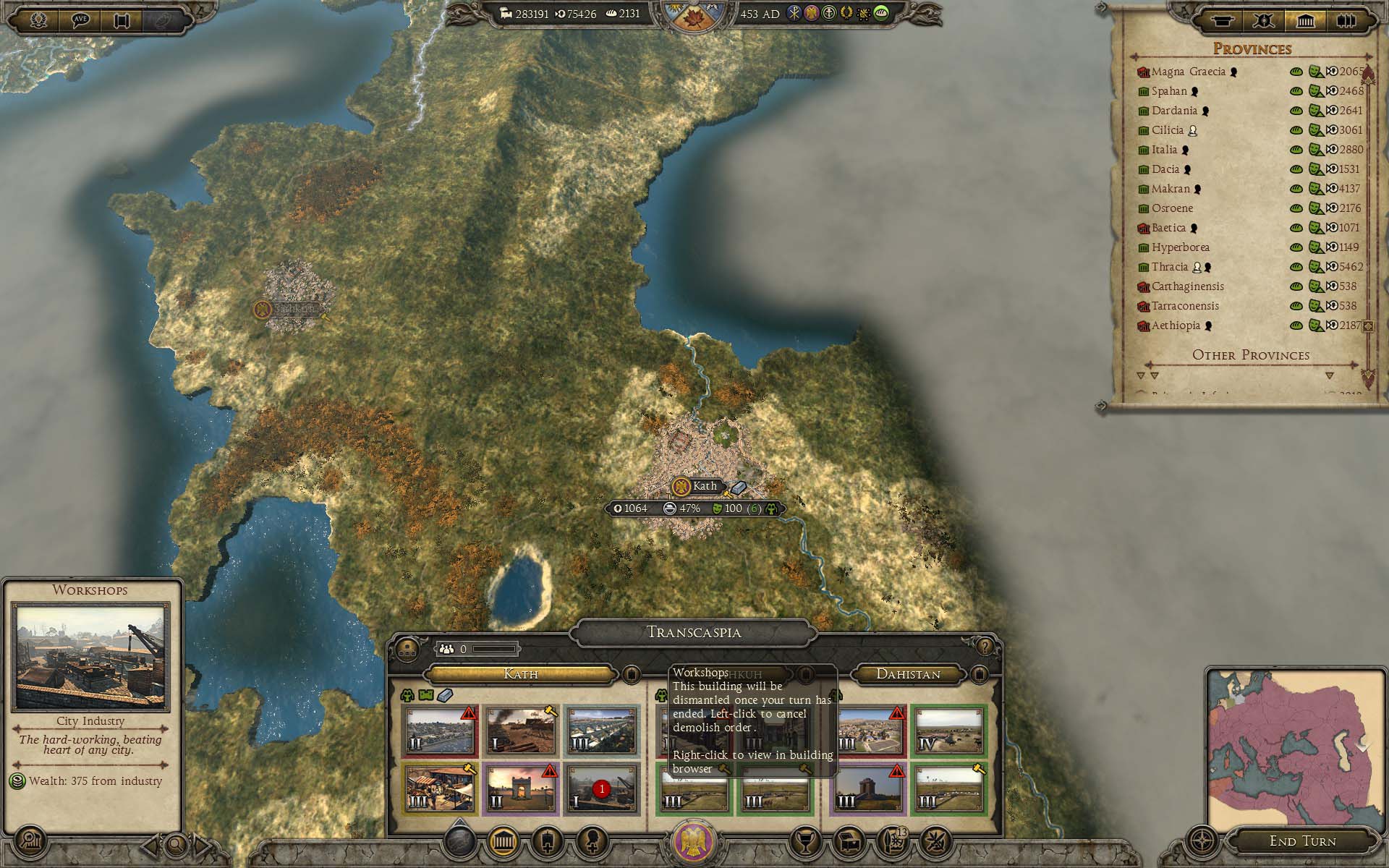
Task: Open the province help question-mark button
Action: pos(984,646)
